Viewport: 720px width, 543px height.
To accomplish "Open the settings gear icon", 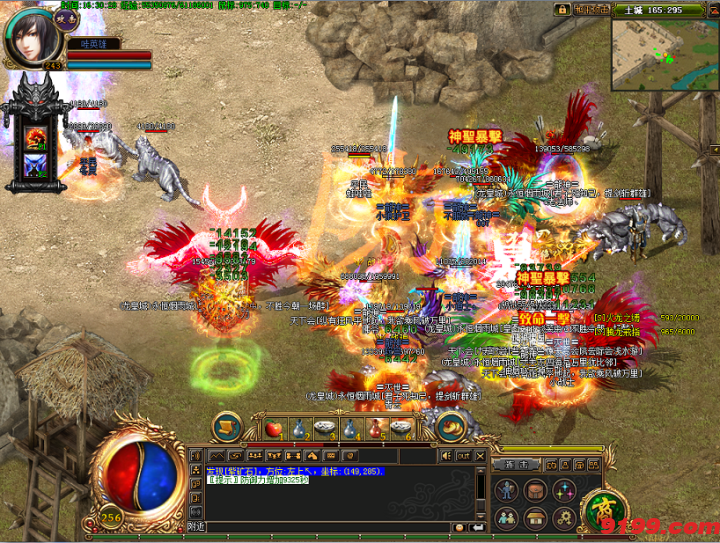I will click(x=563, y=518).
